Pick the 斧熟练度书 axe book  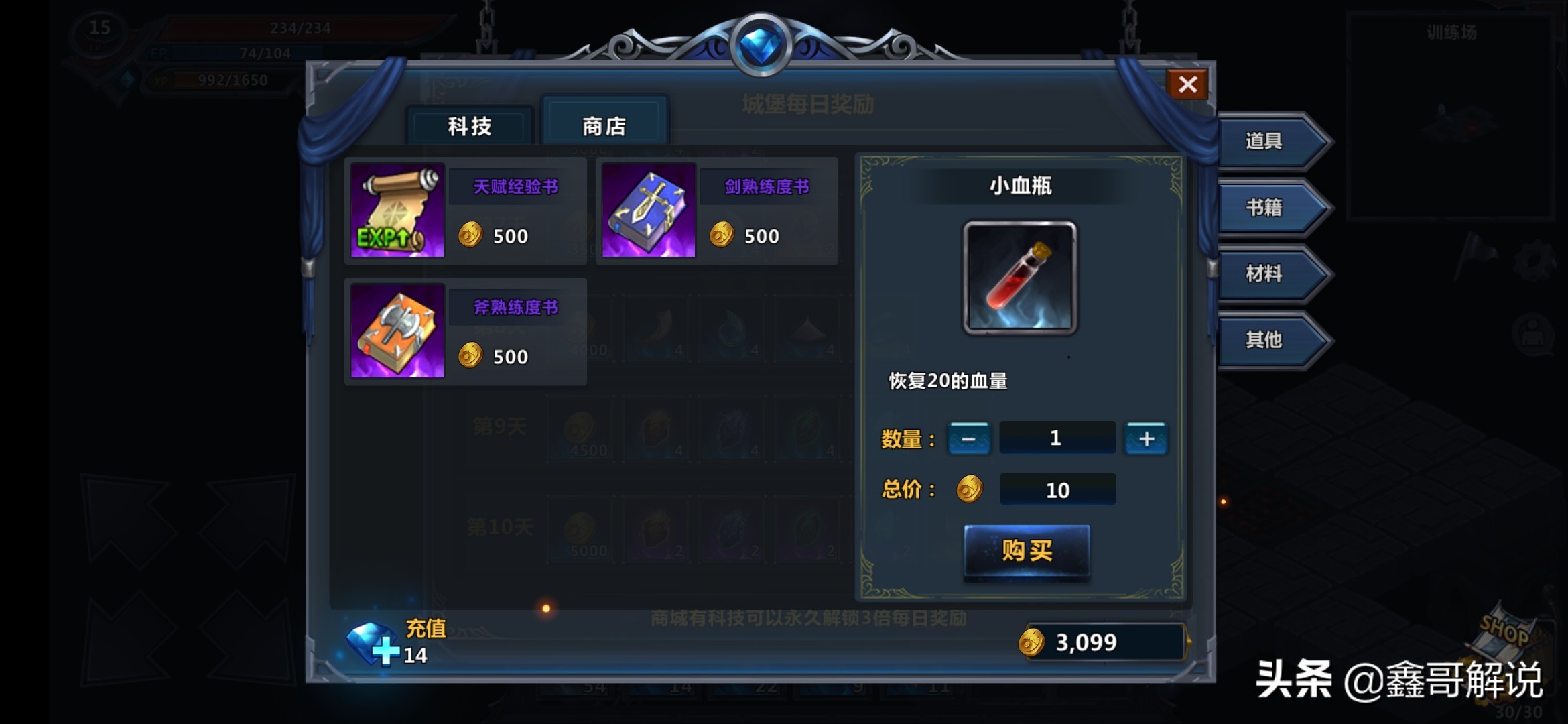[397, 331]
